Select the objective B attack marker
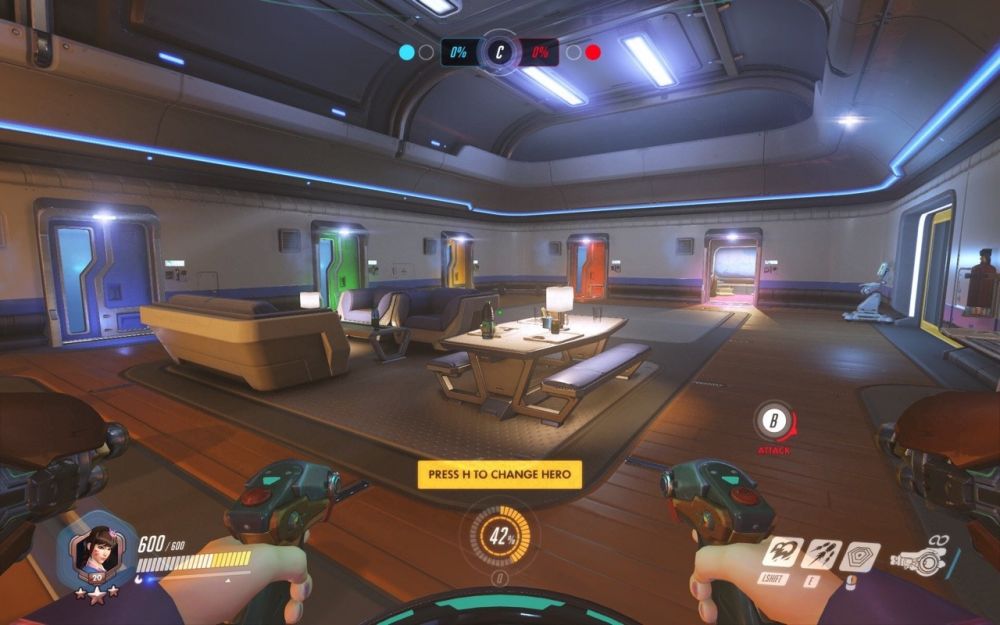This screenshot has height=625, width=1000. tap(773, 423)
